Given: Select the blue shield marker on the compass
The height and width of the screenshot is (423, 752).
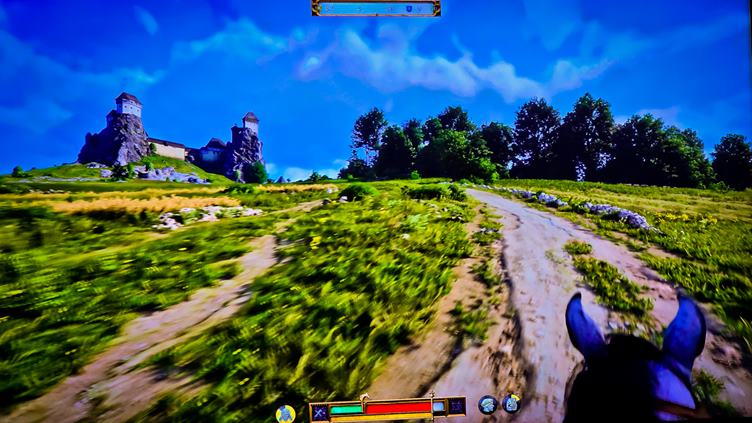Looking at the screenshot, I should tap(408, 8).
